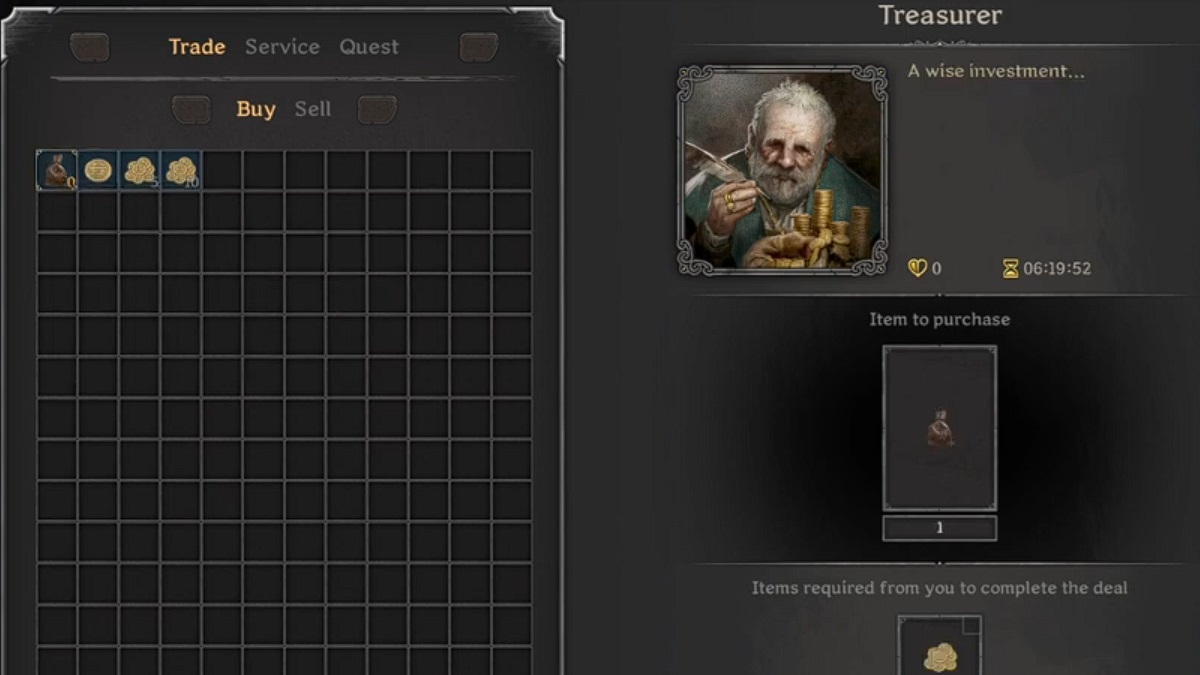Image resolution: width=1200 pixels, height=675 pixels.
Task: Choose the single gold coin slot
Action: (x=98, y=171)
